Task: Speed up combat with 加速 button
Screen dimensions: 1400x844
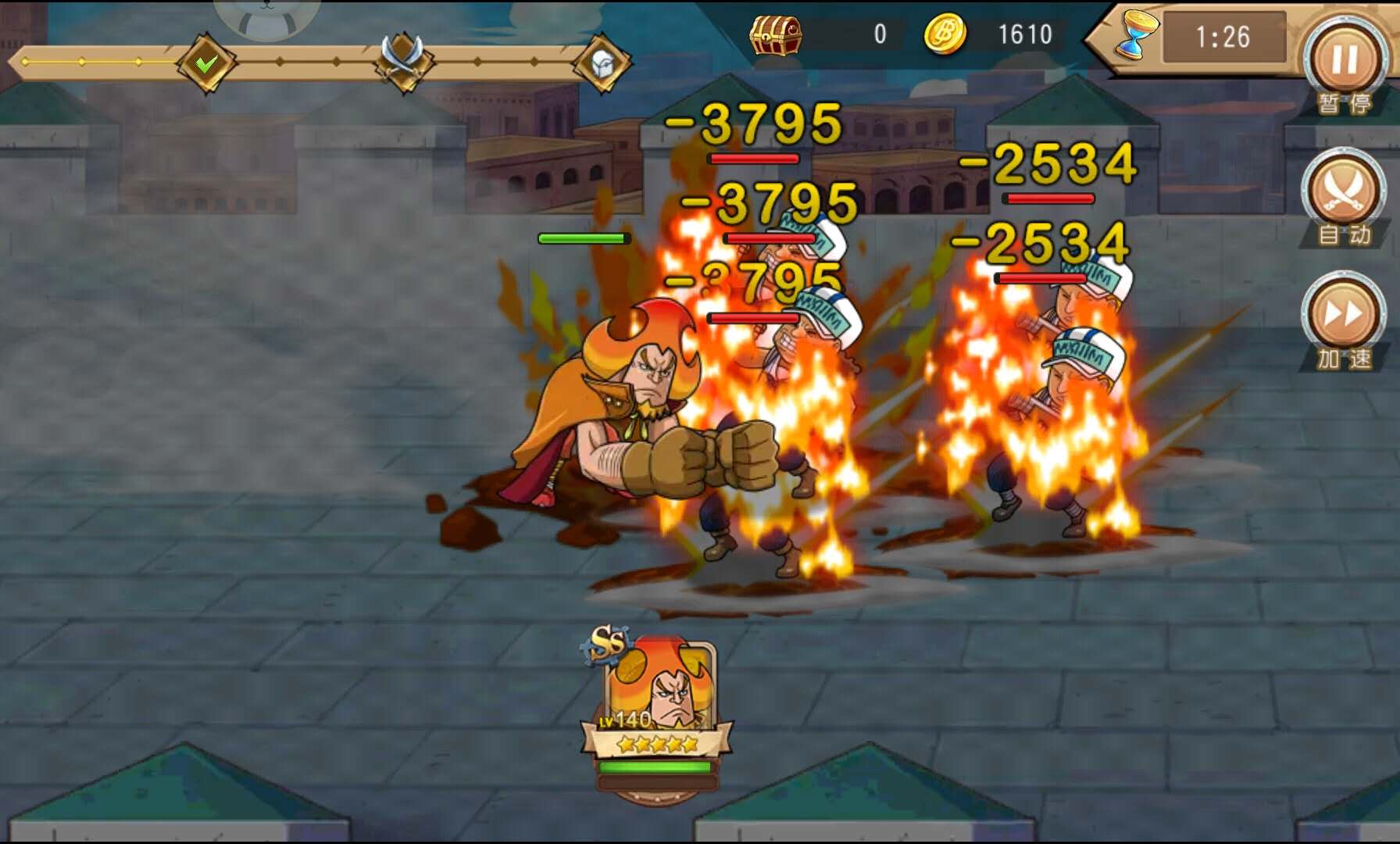Action: (x=1343, y=314)
